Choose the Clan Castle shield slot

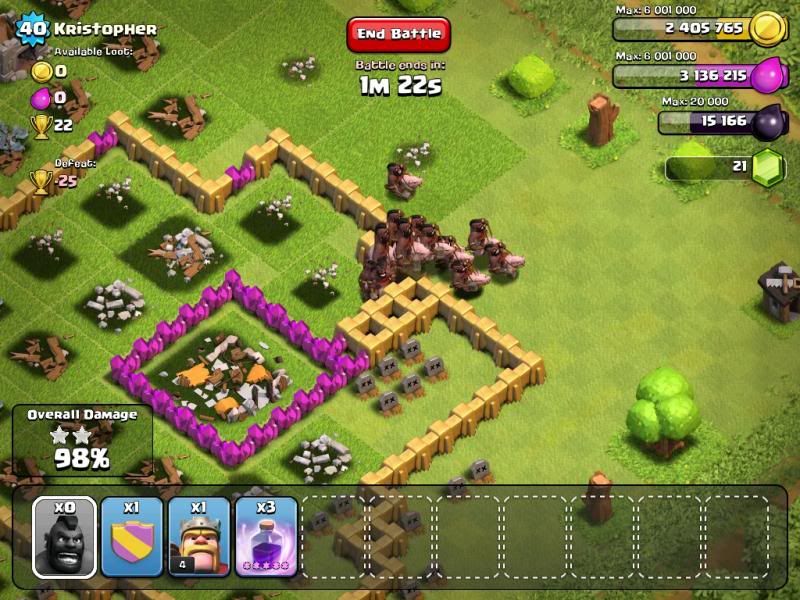132,537
